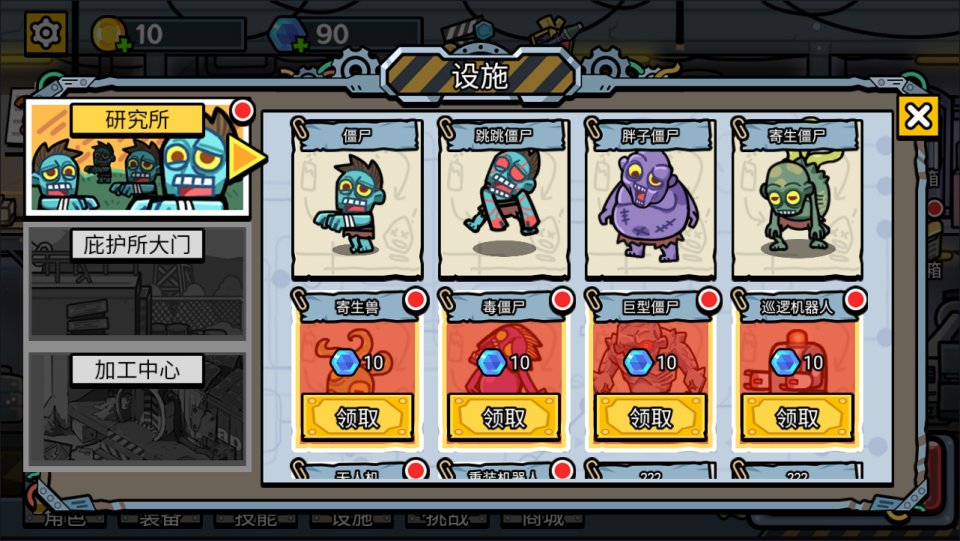The height and width of the screenshot is (541, 960).
Task: Choose the purple 胖子僵尸 card
Action: pos(650,200)
